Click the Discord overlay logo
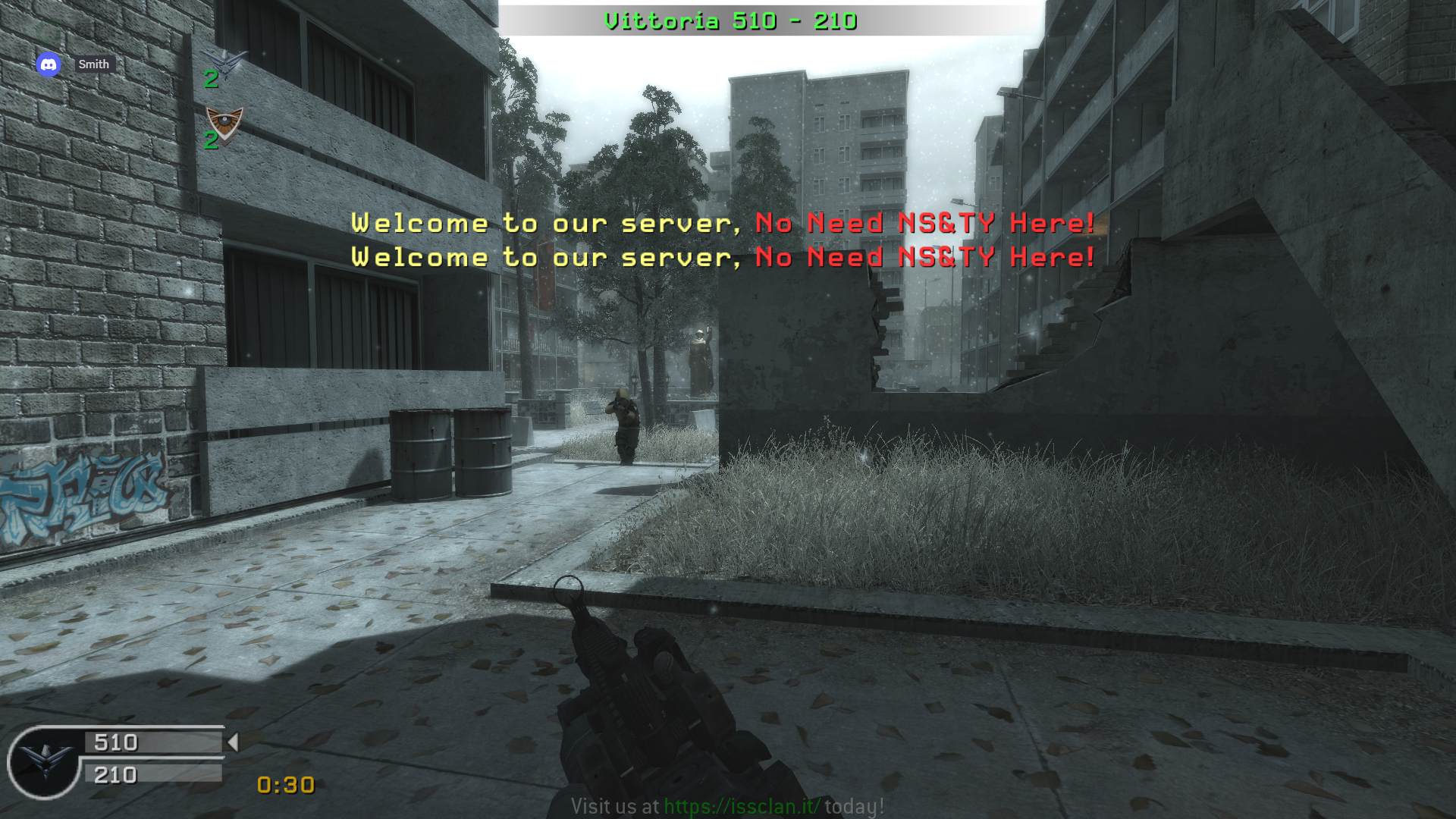The image size is (1456, 819). (49, 64)
